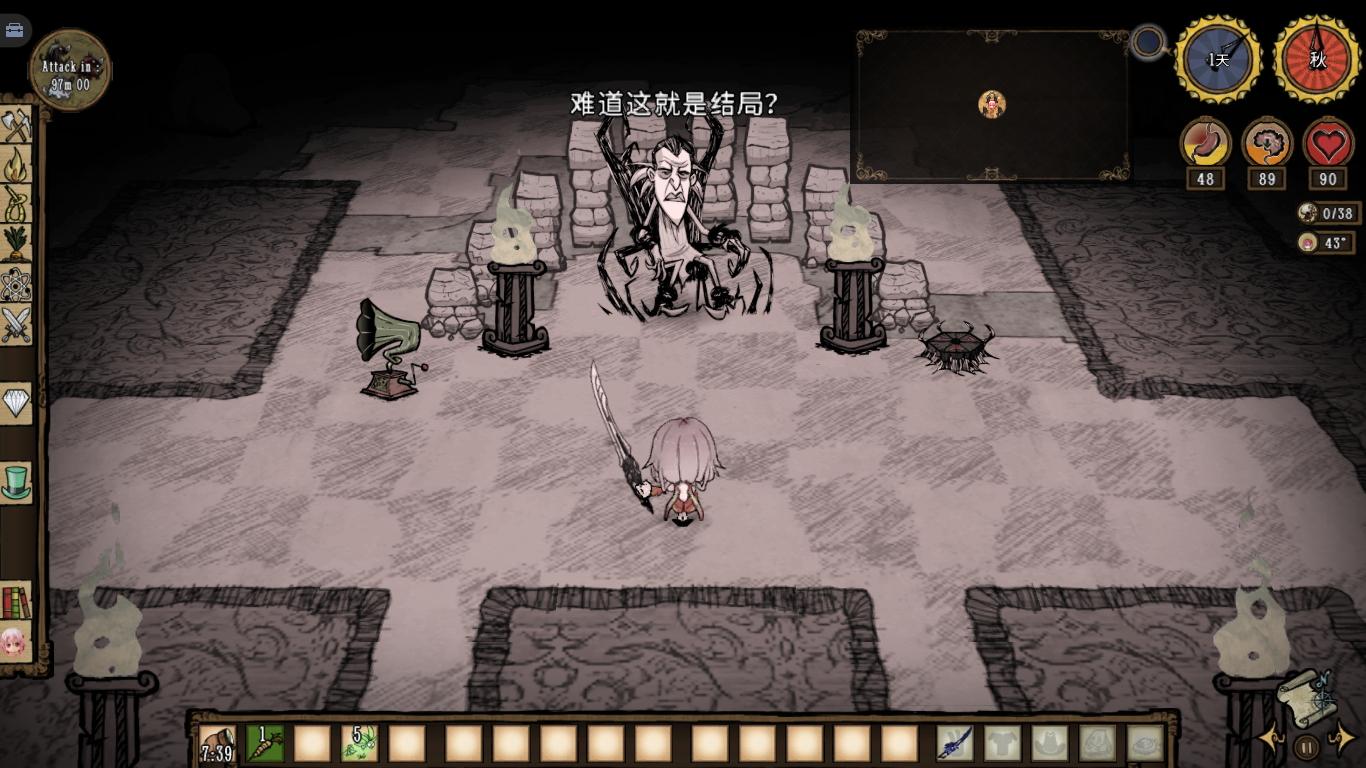Open the pink-haired character crafting tab
The height and width of the screenshot is (768, 1366).
click(15, 640)
